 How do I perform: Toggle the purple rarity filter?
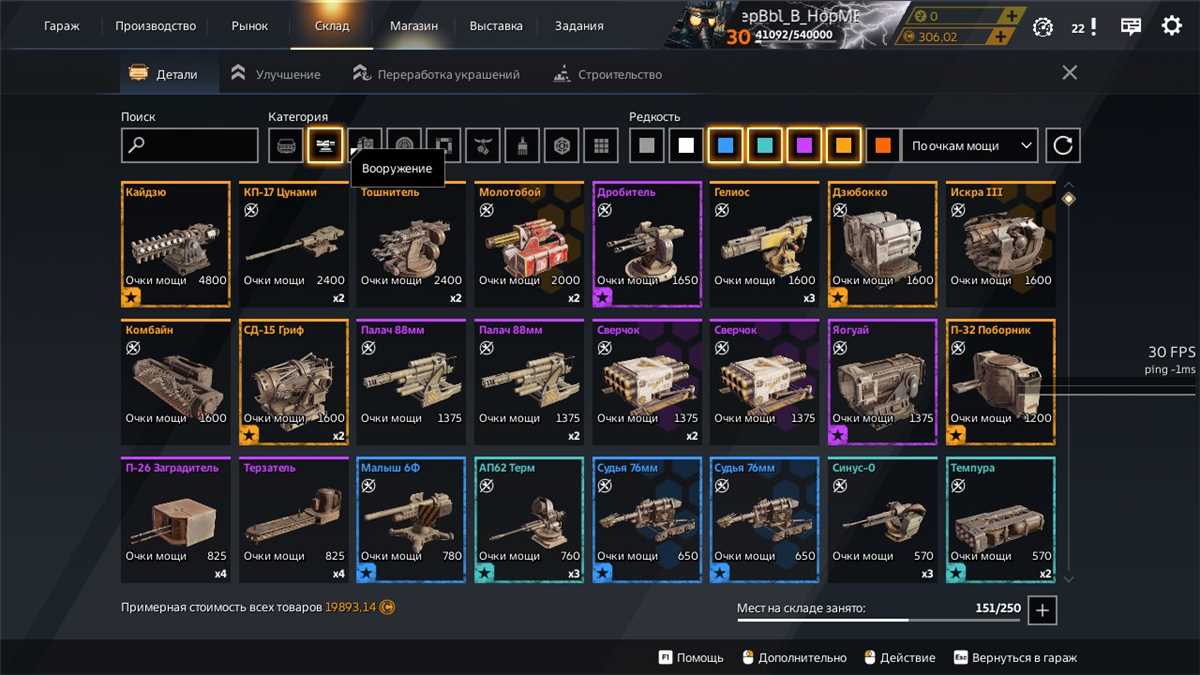click(x=804, y=146)
